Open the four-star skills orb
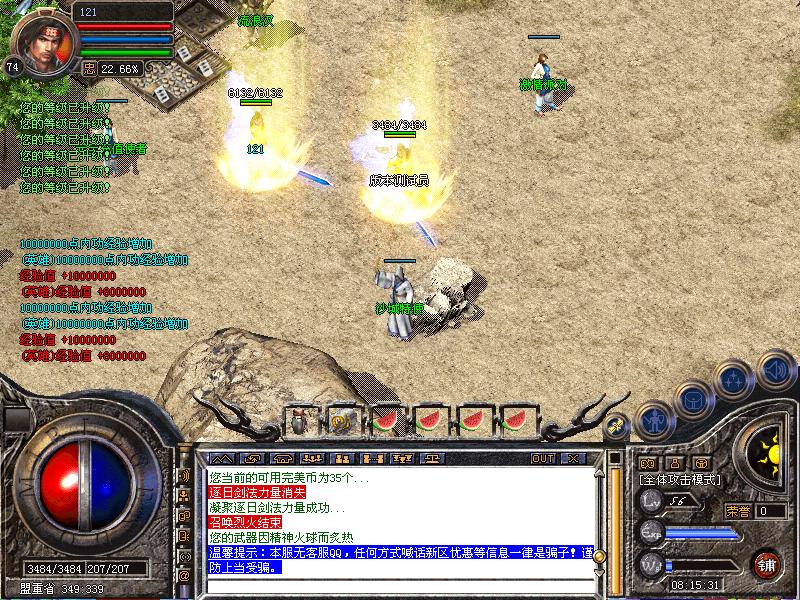 click(x=733, y=381)
